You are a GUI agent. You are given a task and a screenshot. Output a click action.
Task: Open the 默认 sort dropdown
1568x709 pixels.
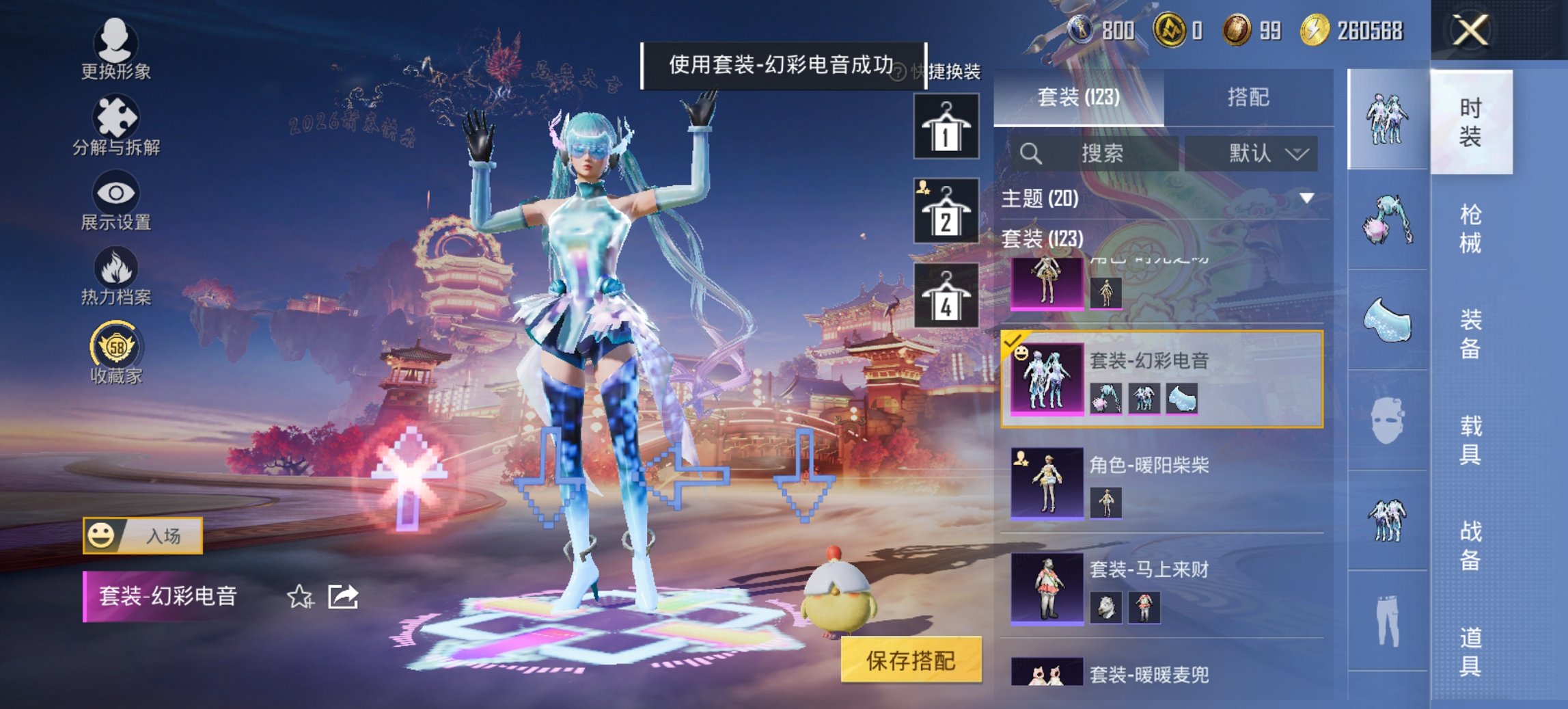pos(1267,154)
